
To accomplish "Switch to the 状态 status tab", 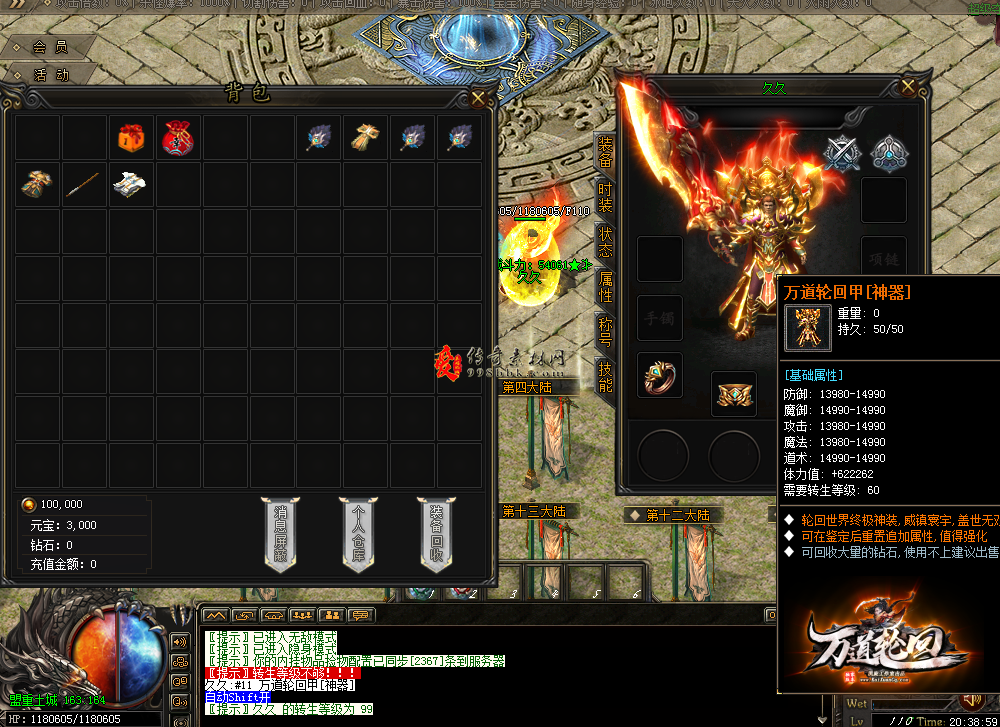I will tap(605, 243).
